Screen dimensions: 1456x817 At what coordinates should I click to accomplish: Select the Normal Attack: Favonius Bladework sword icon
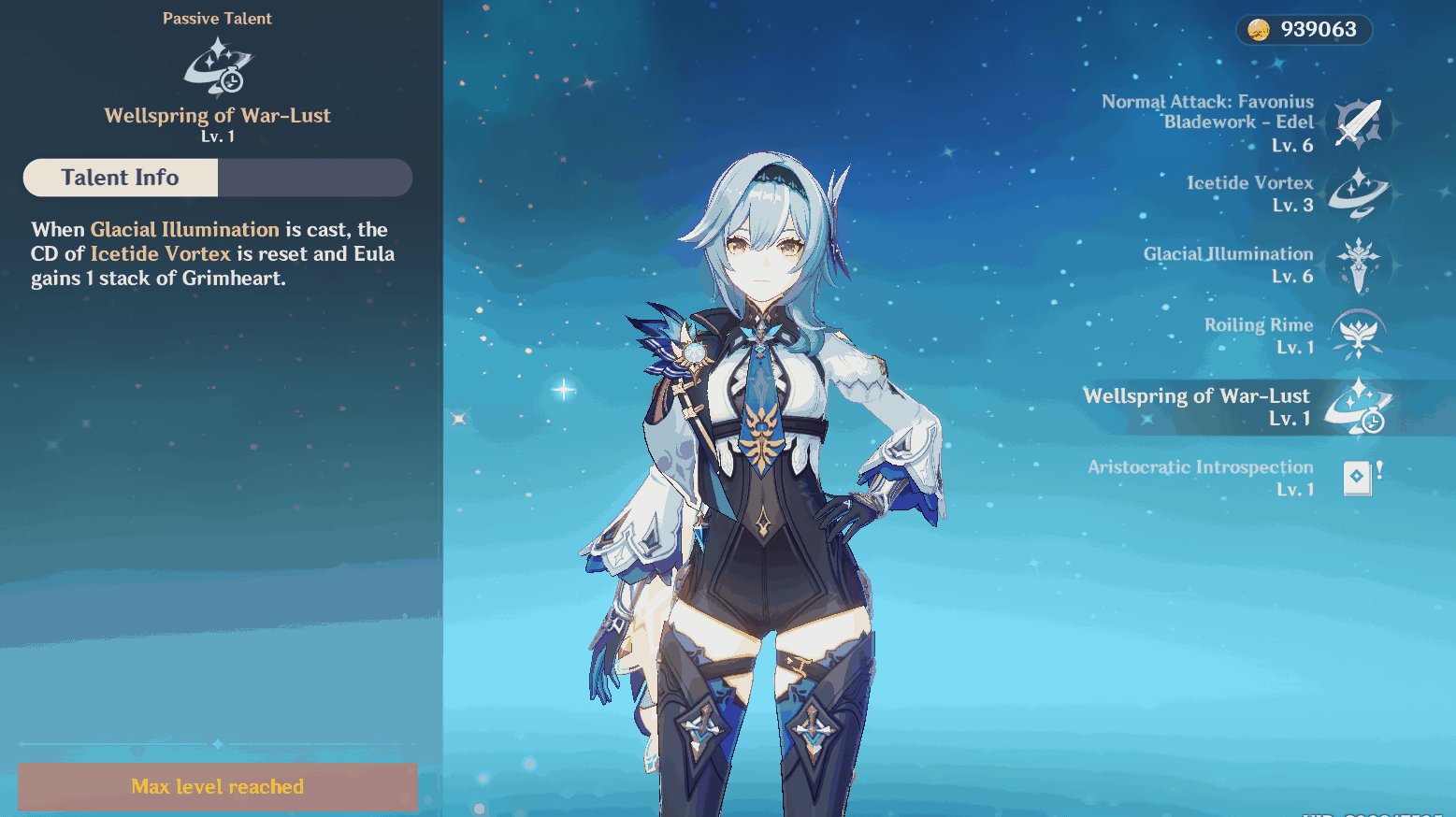coord(1358,122)
